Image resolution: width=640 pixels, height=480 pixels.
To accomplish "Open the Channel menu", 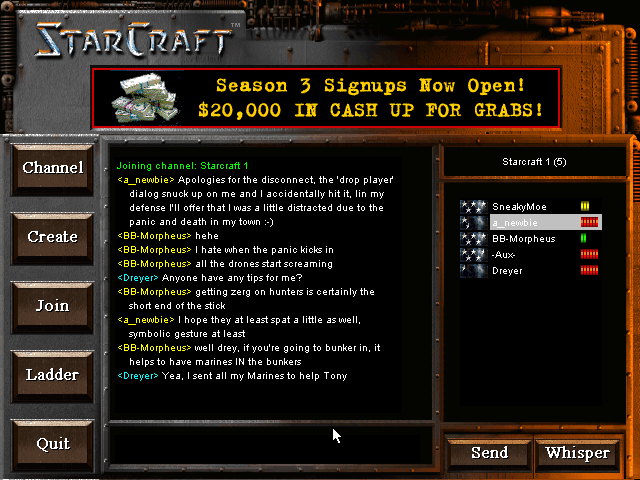I will click(53, 168).
